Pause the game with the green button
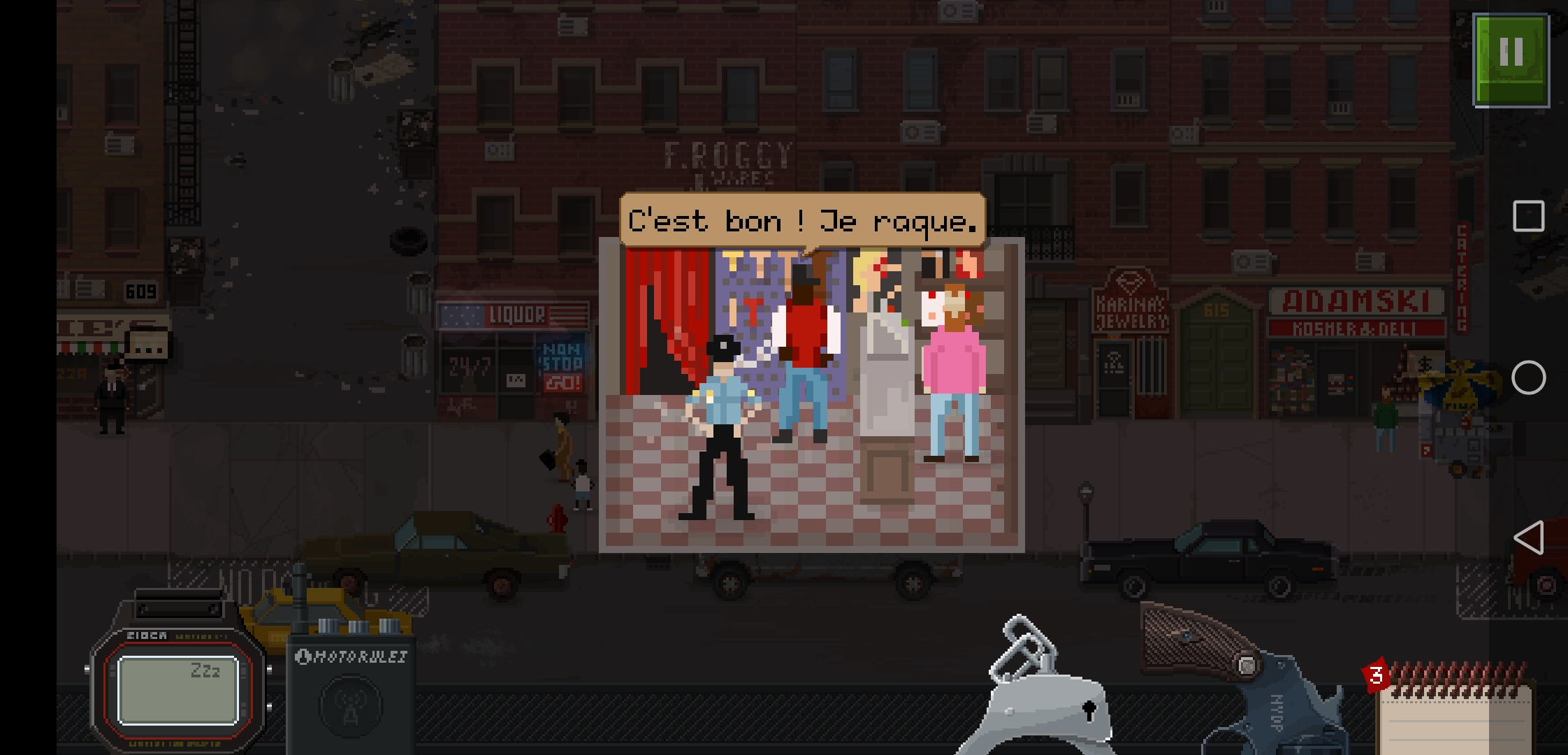This screenshot has width=1568, height=755. pos(1511,60)
